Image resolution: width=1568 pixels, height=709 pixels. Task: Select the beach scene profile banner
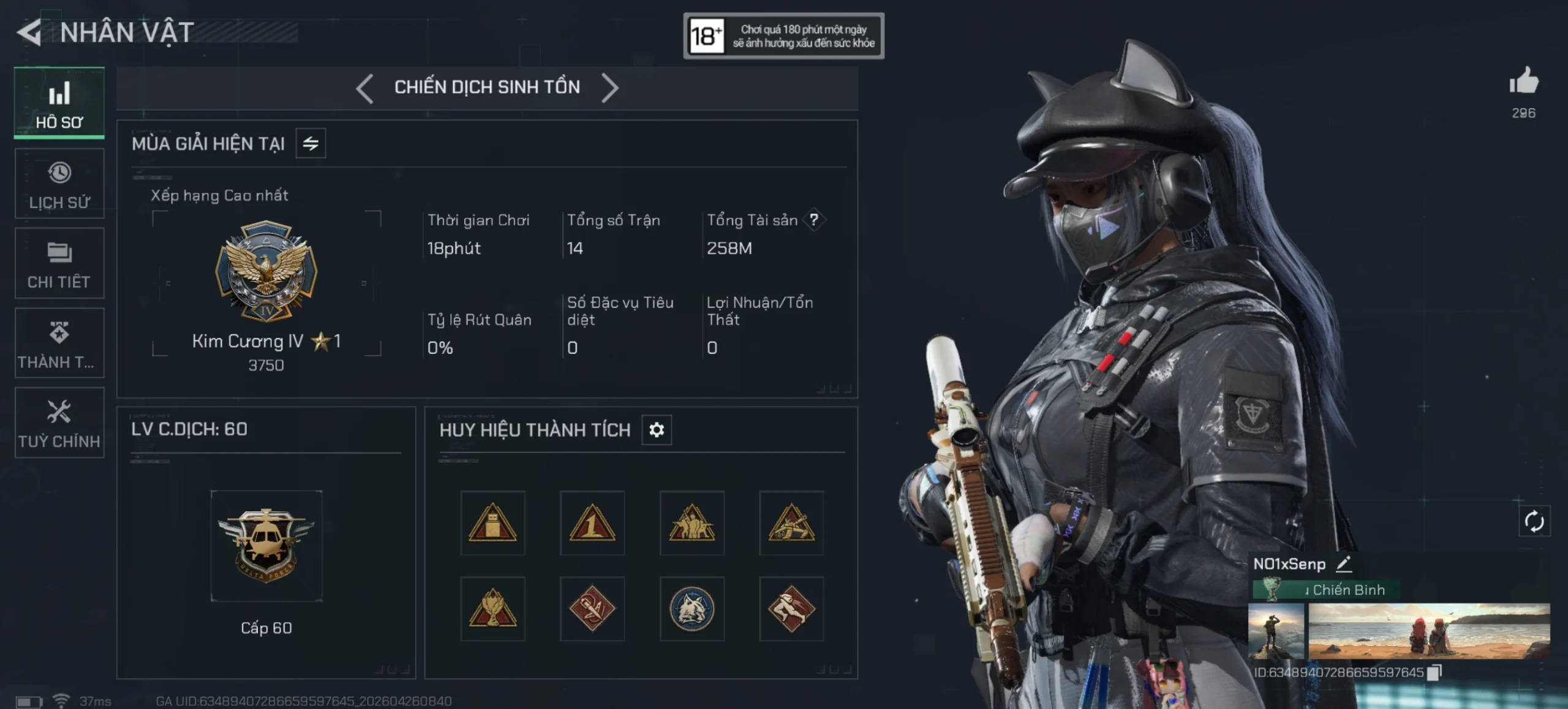[1429, 631]
